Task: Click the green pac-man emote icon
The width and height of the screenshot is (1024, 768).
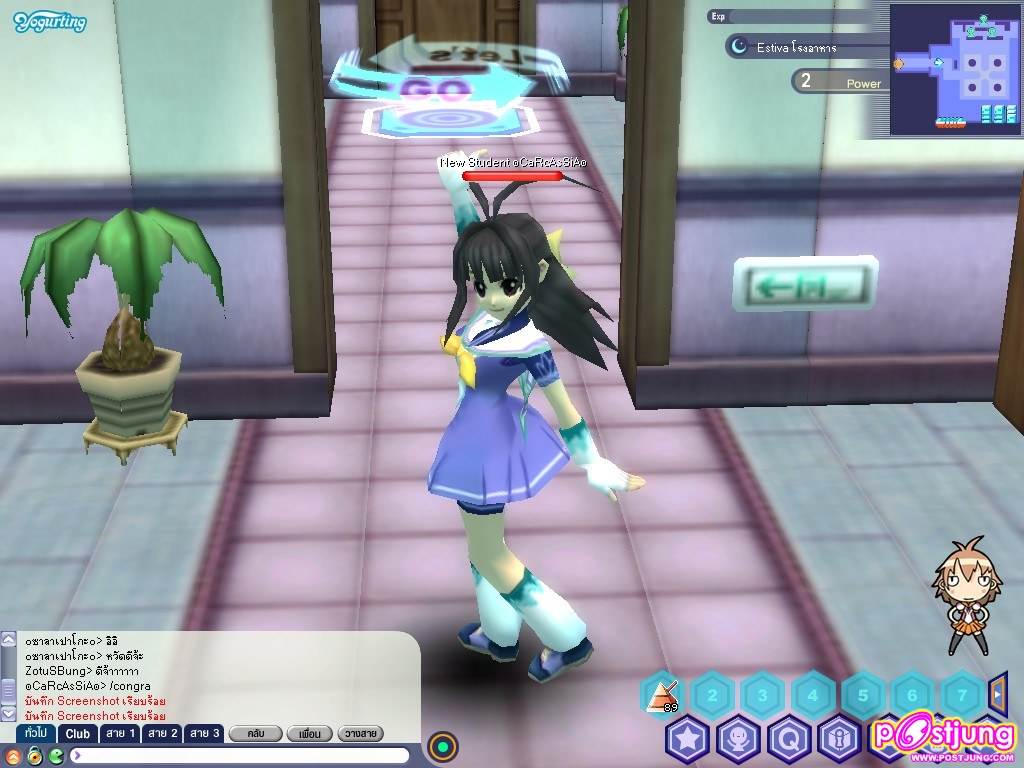Action: (56, 755)
